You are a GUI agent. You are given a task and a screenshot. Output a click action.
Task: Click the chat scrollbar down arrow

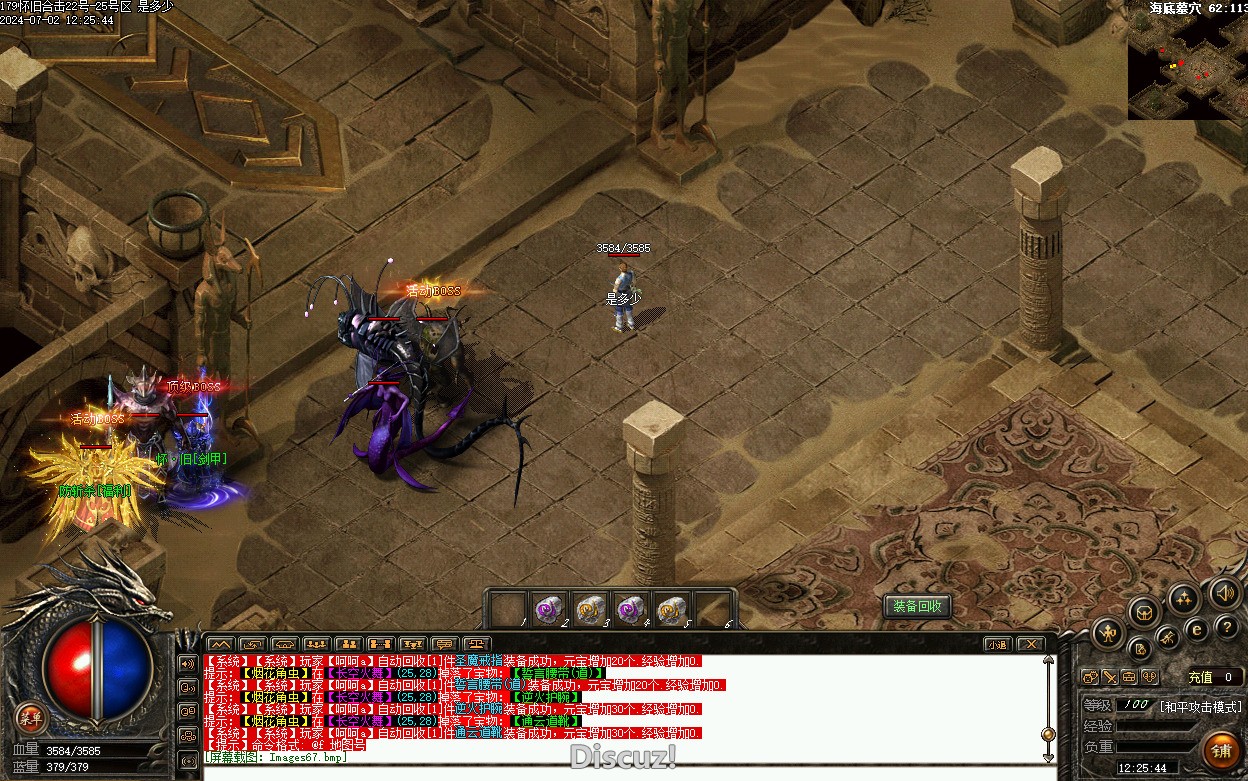tap(1048, 757)
